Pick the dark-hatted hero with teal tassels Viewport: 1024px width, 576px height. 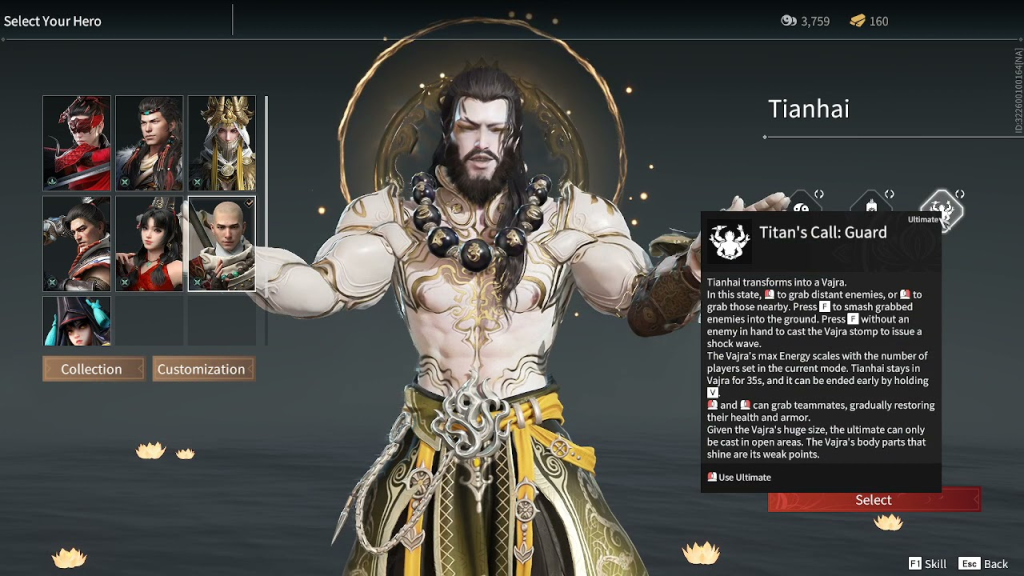pos(76,320)
